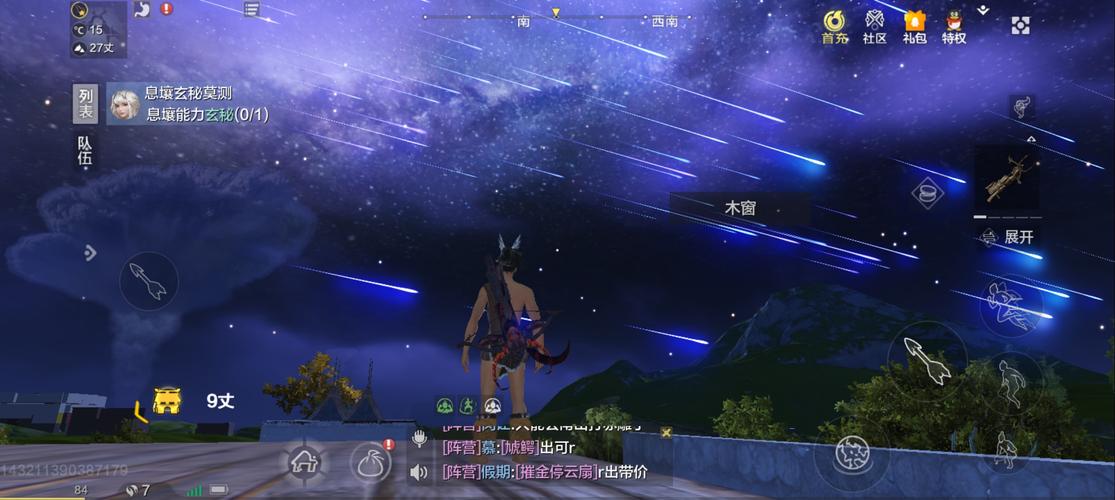Open the four-diamond menu icon at top-right
This screenshot has width=1115, height=500.
pos(1020,26)
